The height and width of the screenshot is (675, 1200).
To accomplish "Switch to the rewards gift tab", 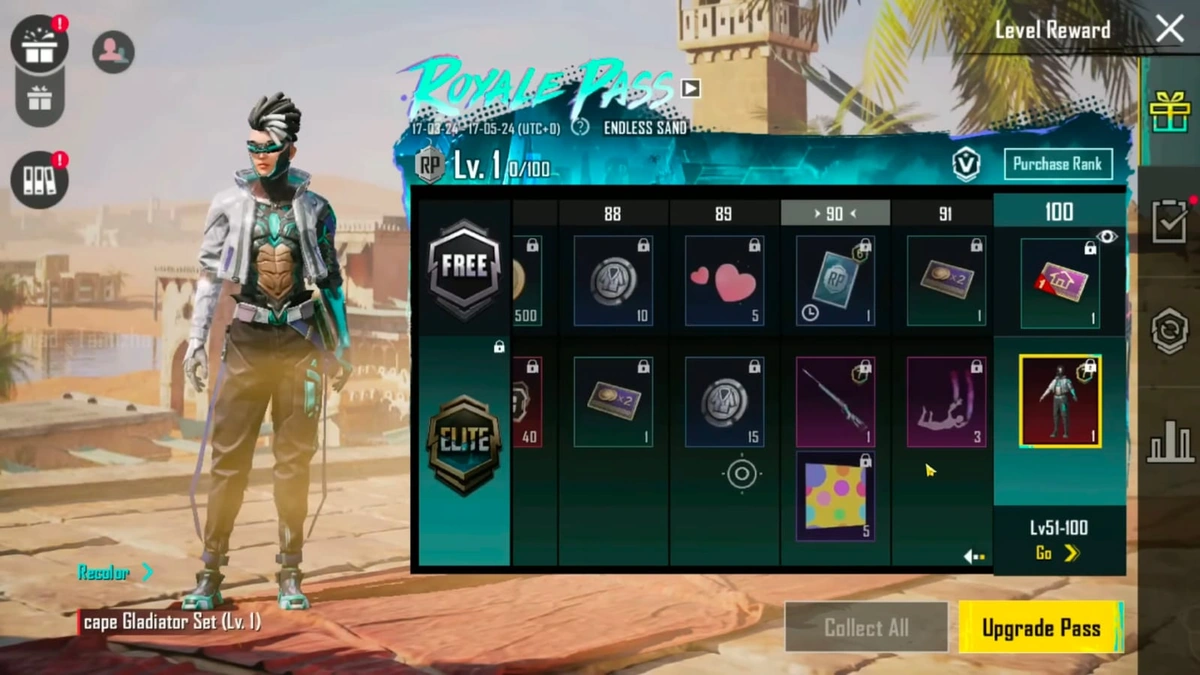I will point(1169,111).
